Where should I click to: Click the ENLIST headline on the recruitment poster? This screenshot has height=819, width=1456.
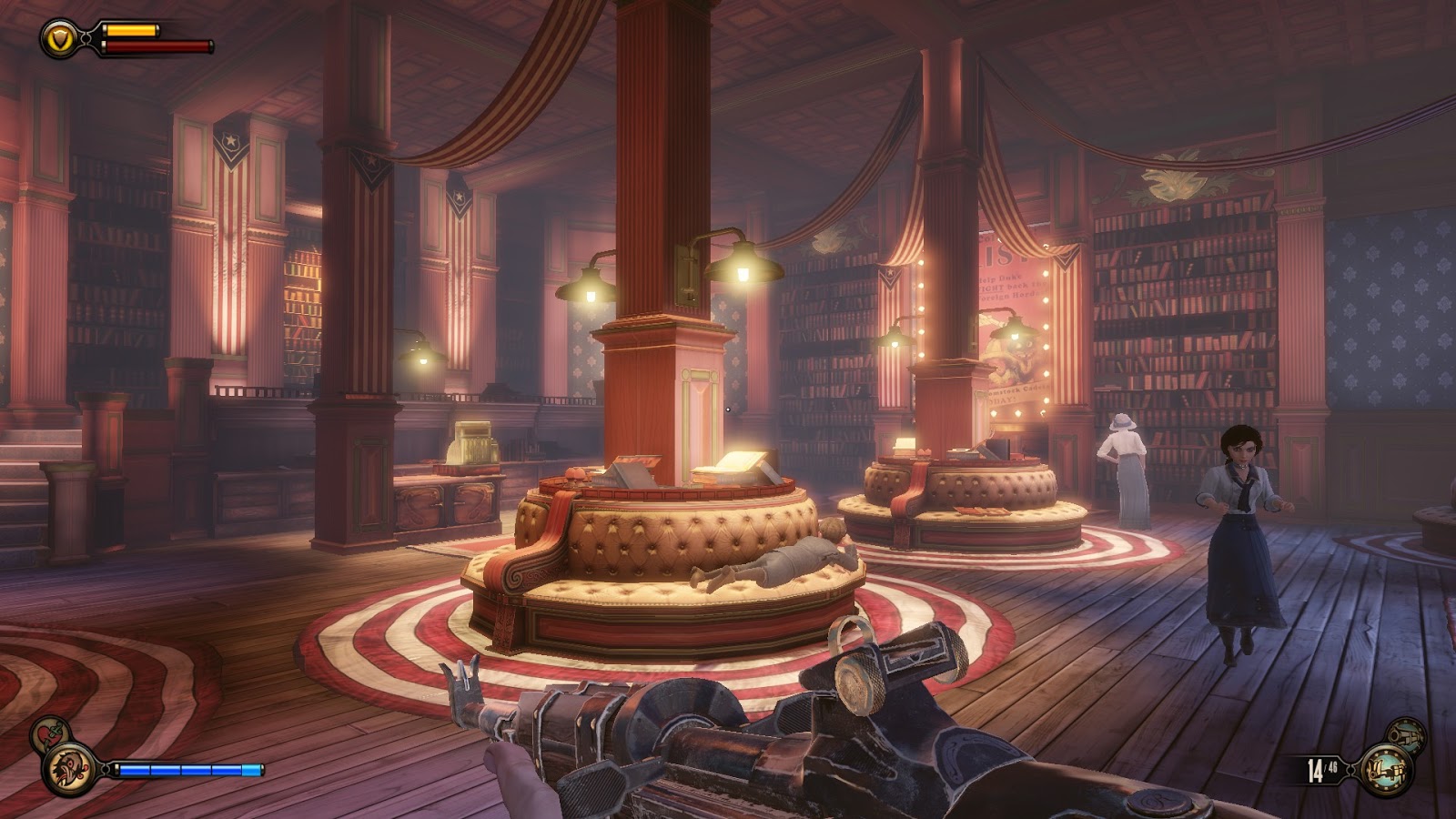(995, 255)
